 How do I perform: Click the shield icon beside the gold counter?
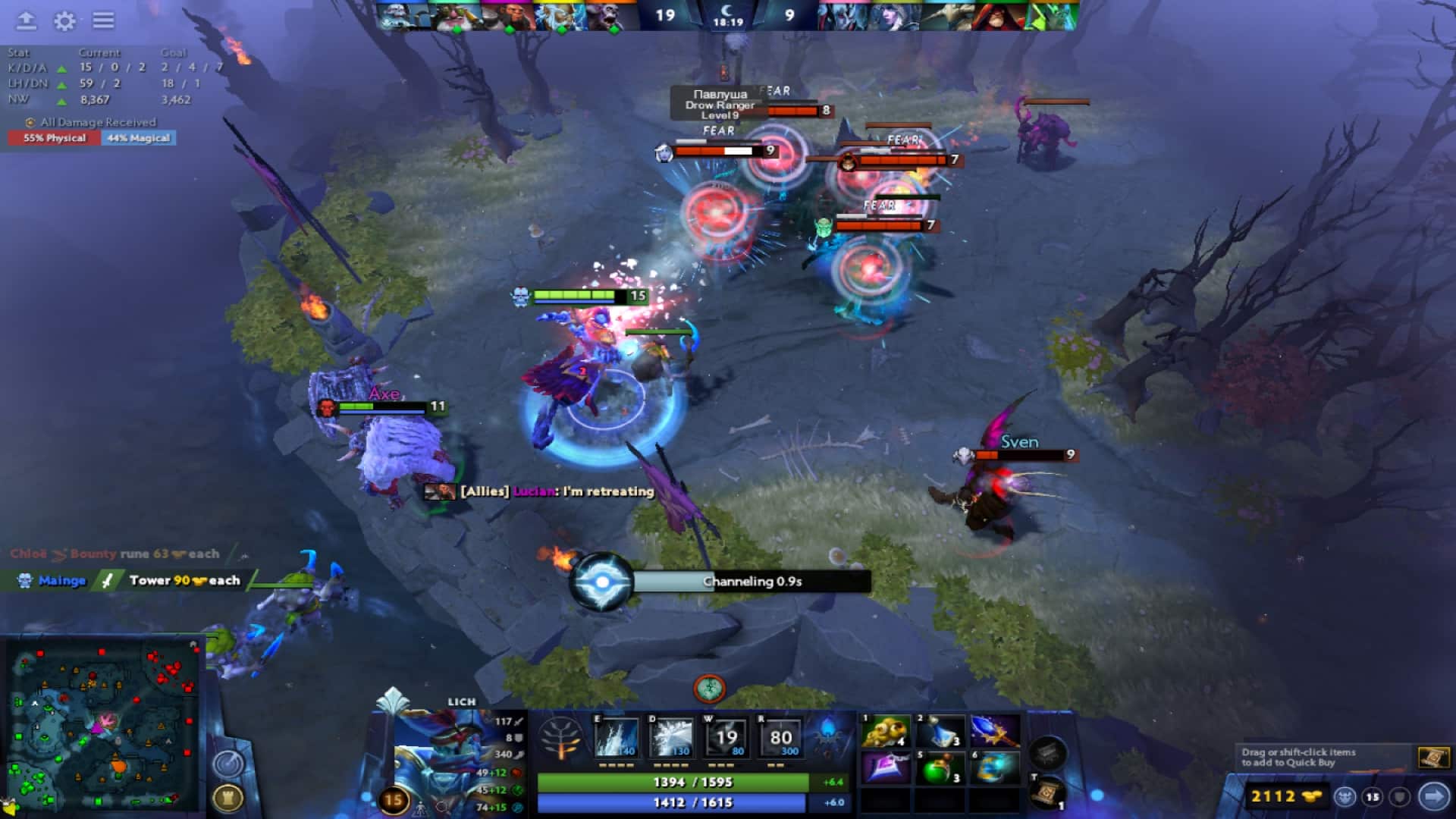(1399, 797)
